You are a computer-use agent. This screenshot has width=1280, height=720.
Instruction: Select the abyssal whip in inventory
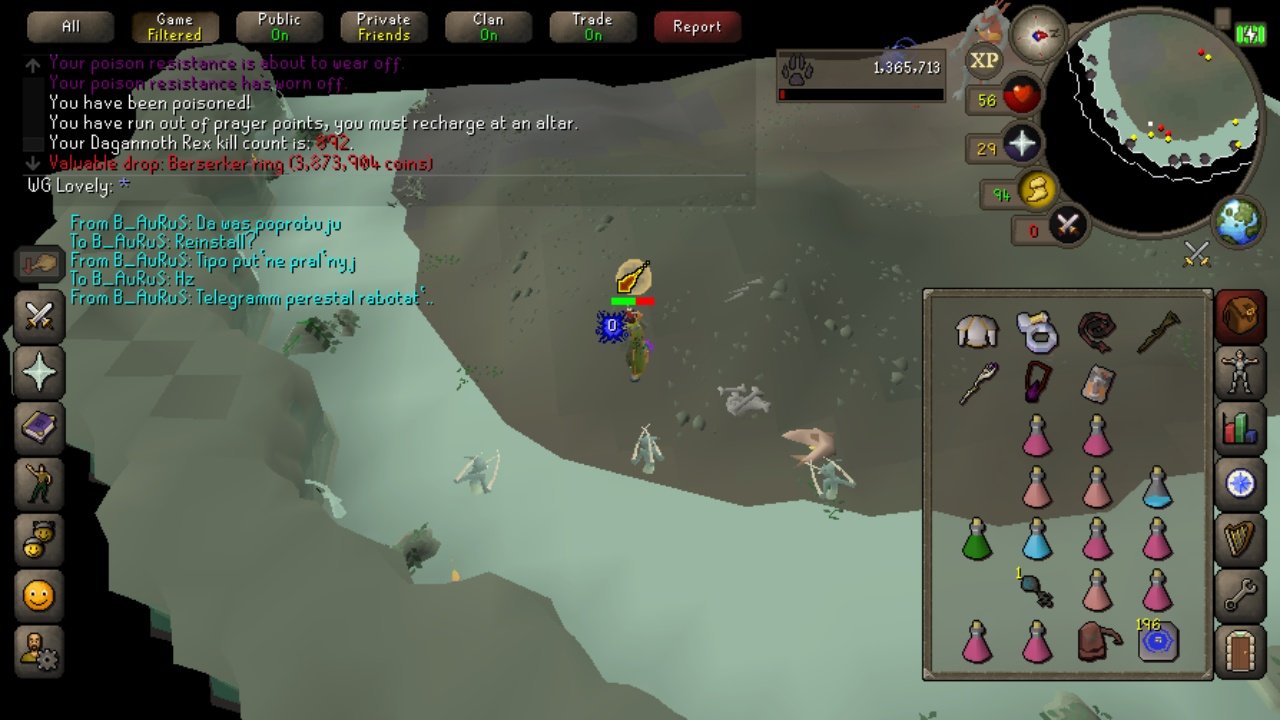point(1097,332)
